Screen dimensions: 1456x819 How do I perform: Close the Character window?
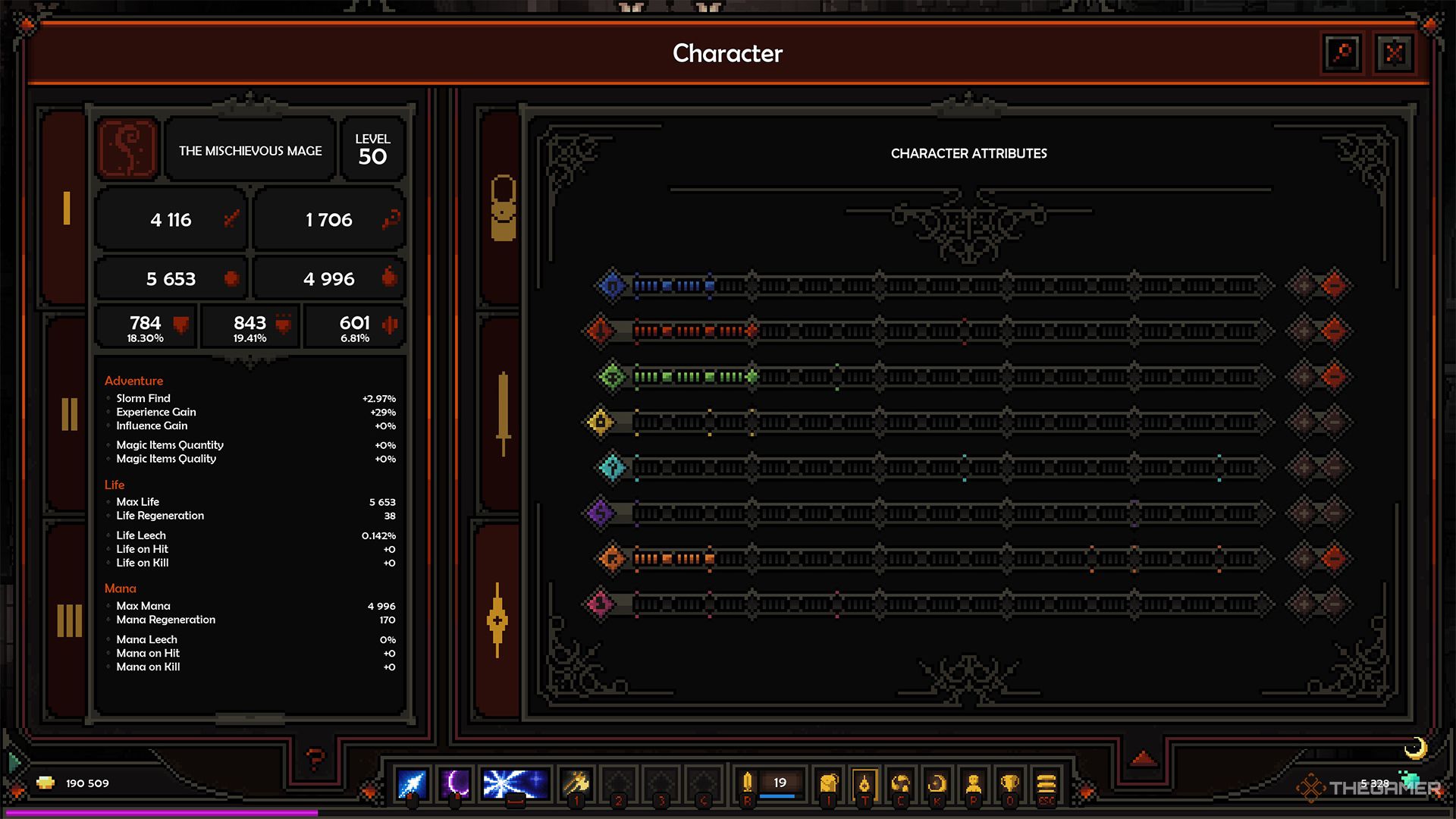[x=1394, y=53]
